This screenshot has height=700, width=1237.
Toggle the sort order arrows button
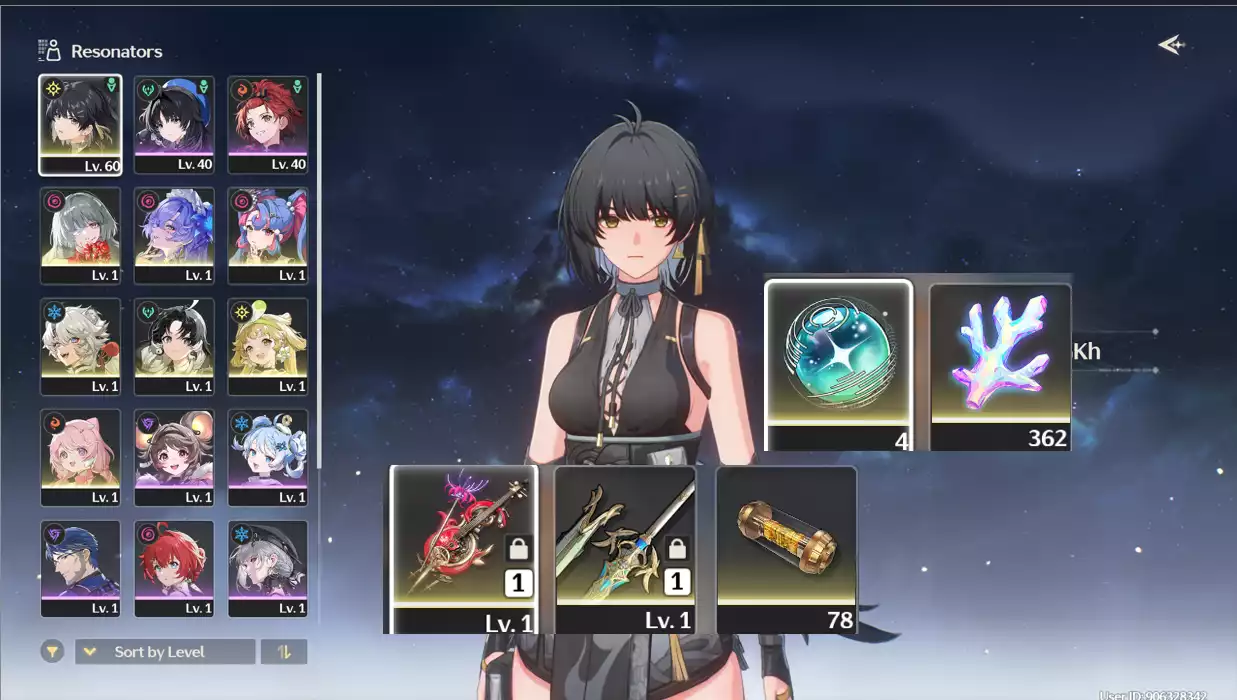[284, 652]
